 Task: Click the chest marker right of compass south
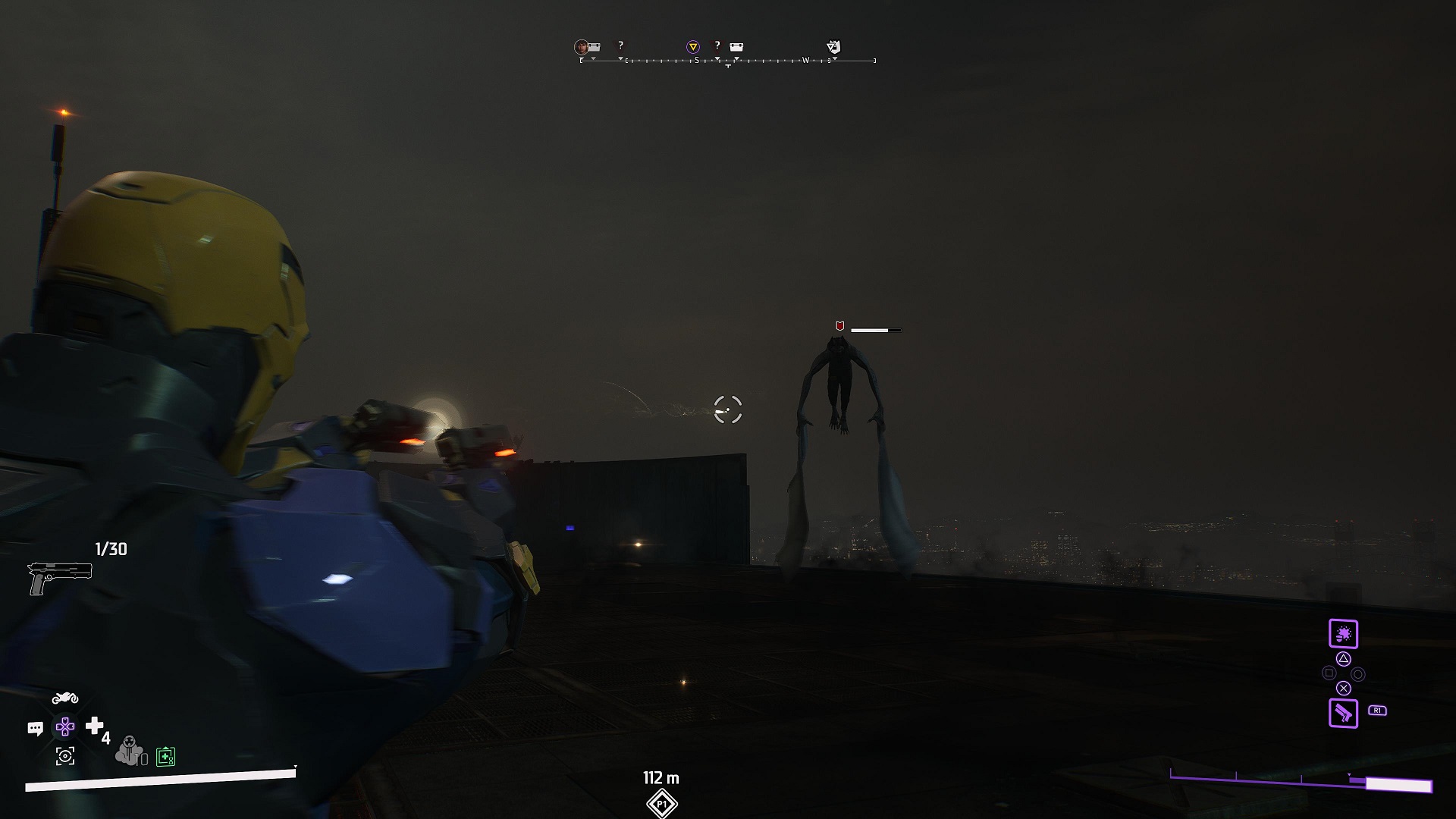click(736, 47)
